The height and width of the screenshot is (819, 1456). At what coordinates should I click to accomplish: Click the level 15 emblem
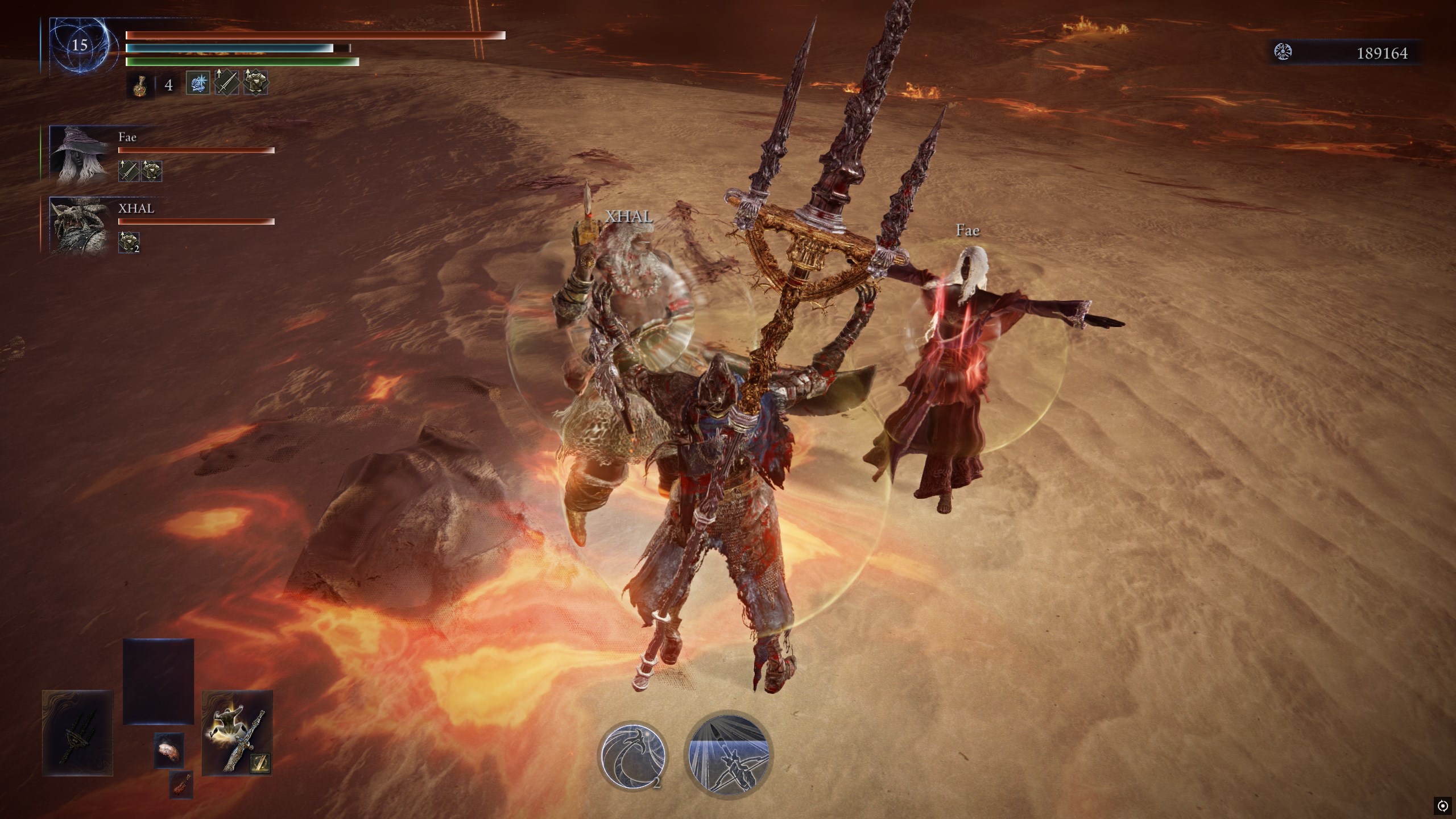[x=79, y=45]
